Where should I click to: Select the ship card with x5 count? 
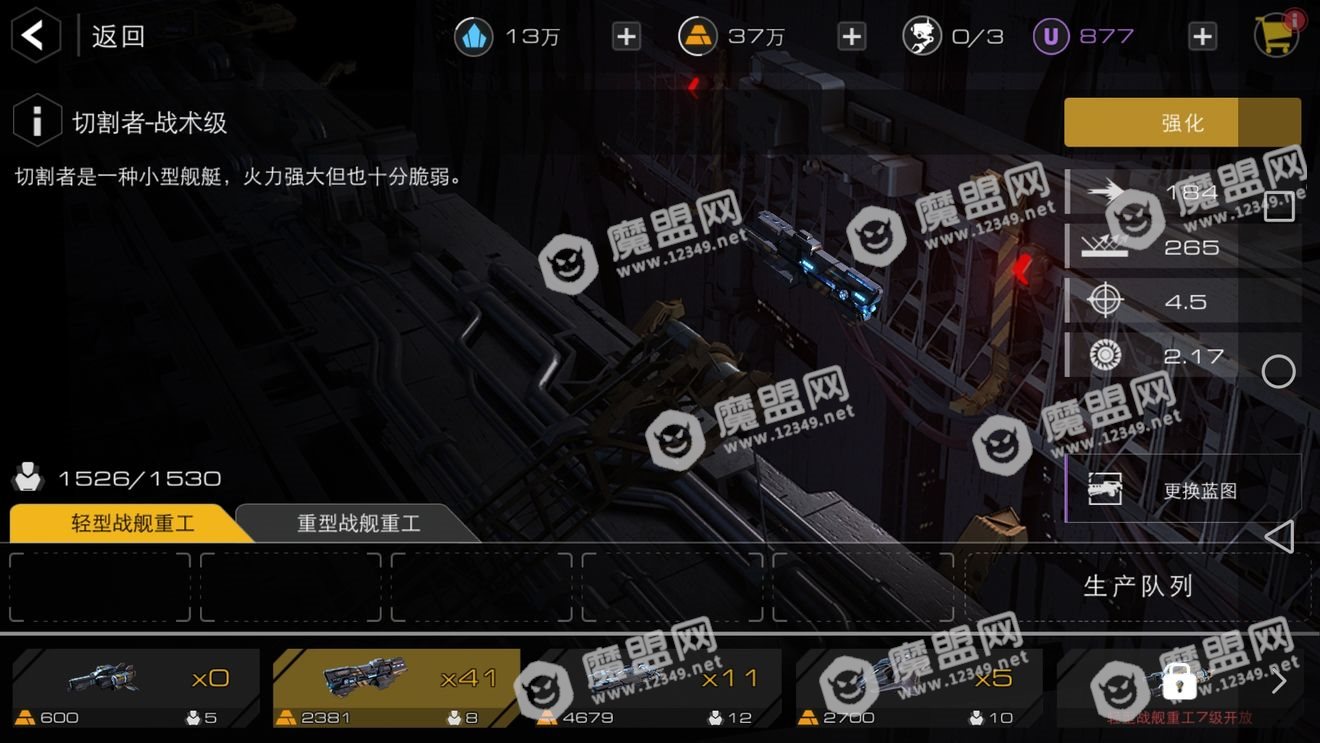point(919,686)
